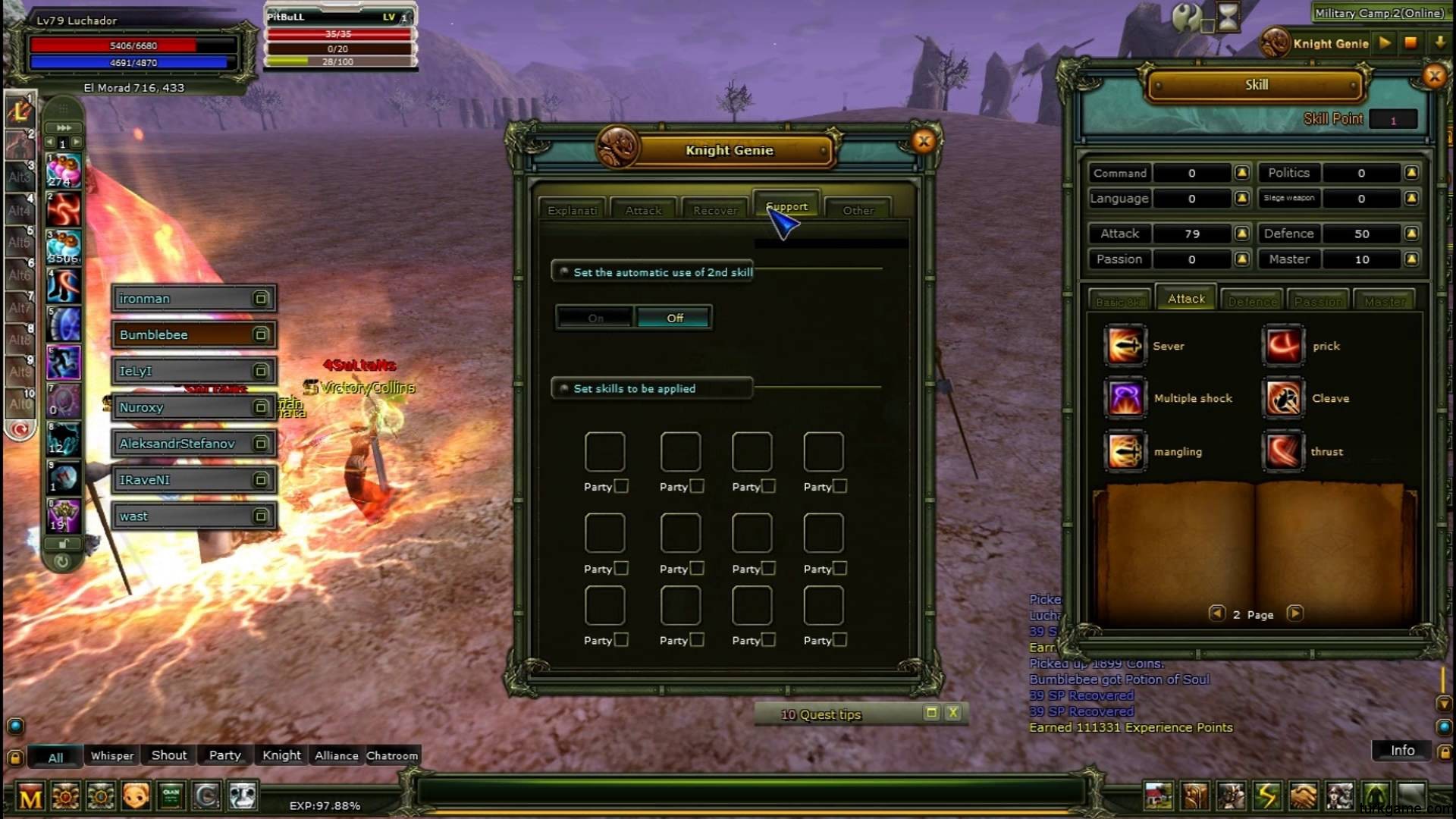Open the Alliance chat tab
This screenshot has width=1456, height=819.
coord(336,755)
